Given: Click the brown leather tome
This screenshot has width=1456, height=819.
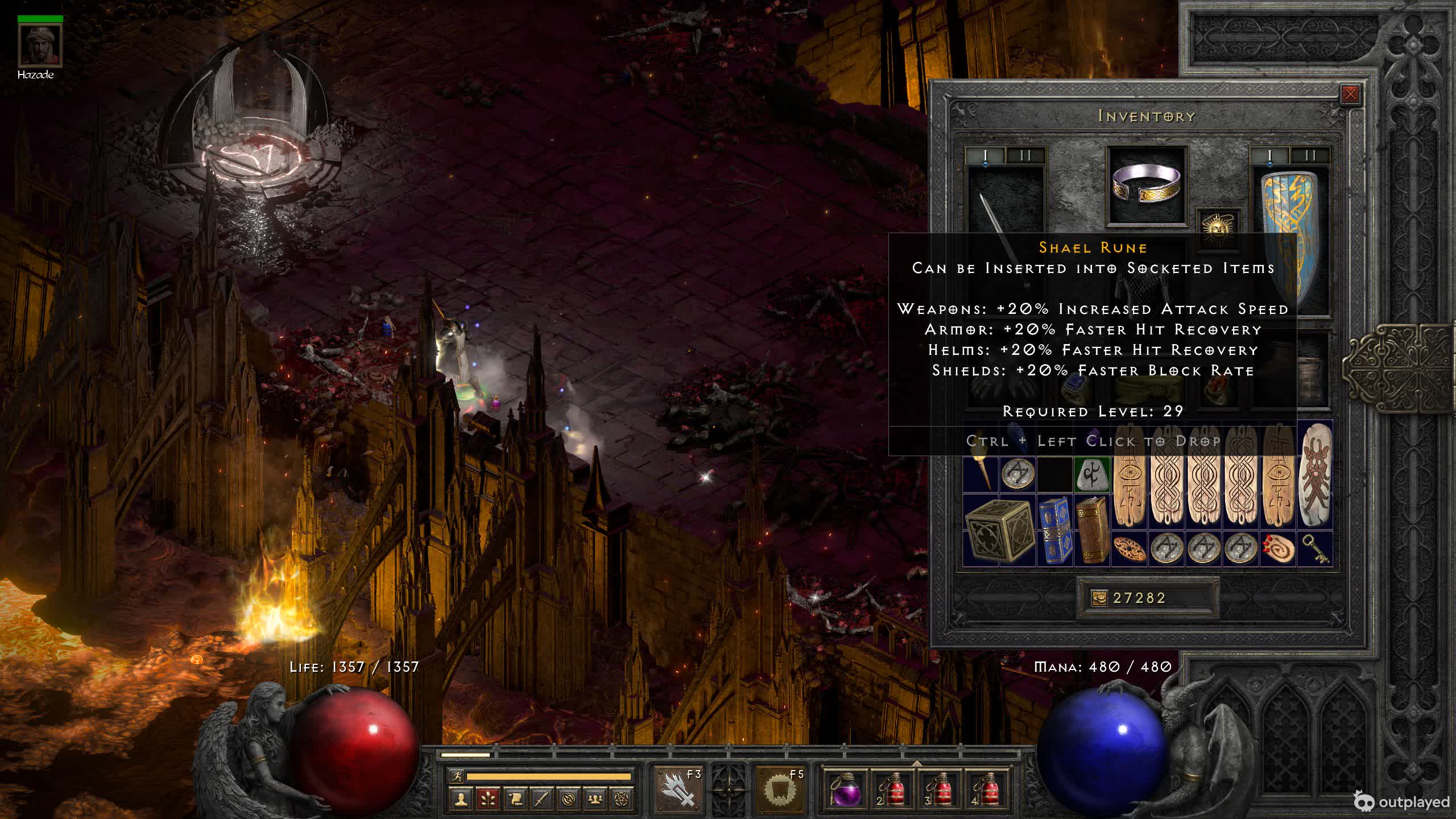Looking at the screenshot, I should pyautogui.click(x=1091, y=530).
